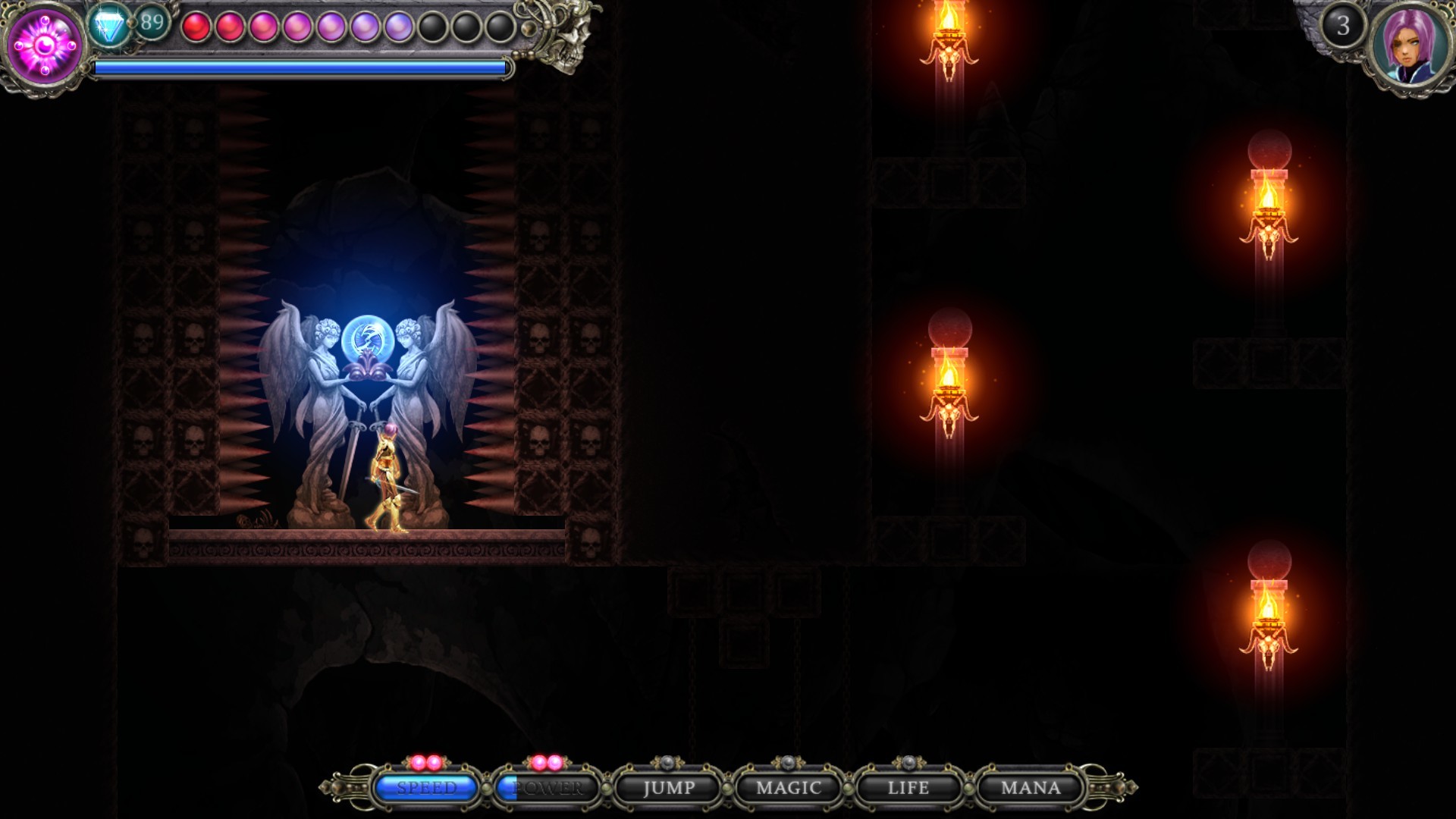Viewport: 1456px width, 819px height.
Task: Expand the MANA upgrade slot
Action: tap(1029, 789)
